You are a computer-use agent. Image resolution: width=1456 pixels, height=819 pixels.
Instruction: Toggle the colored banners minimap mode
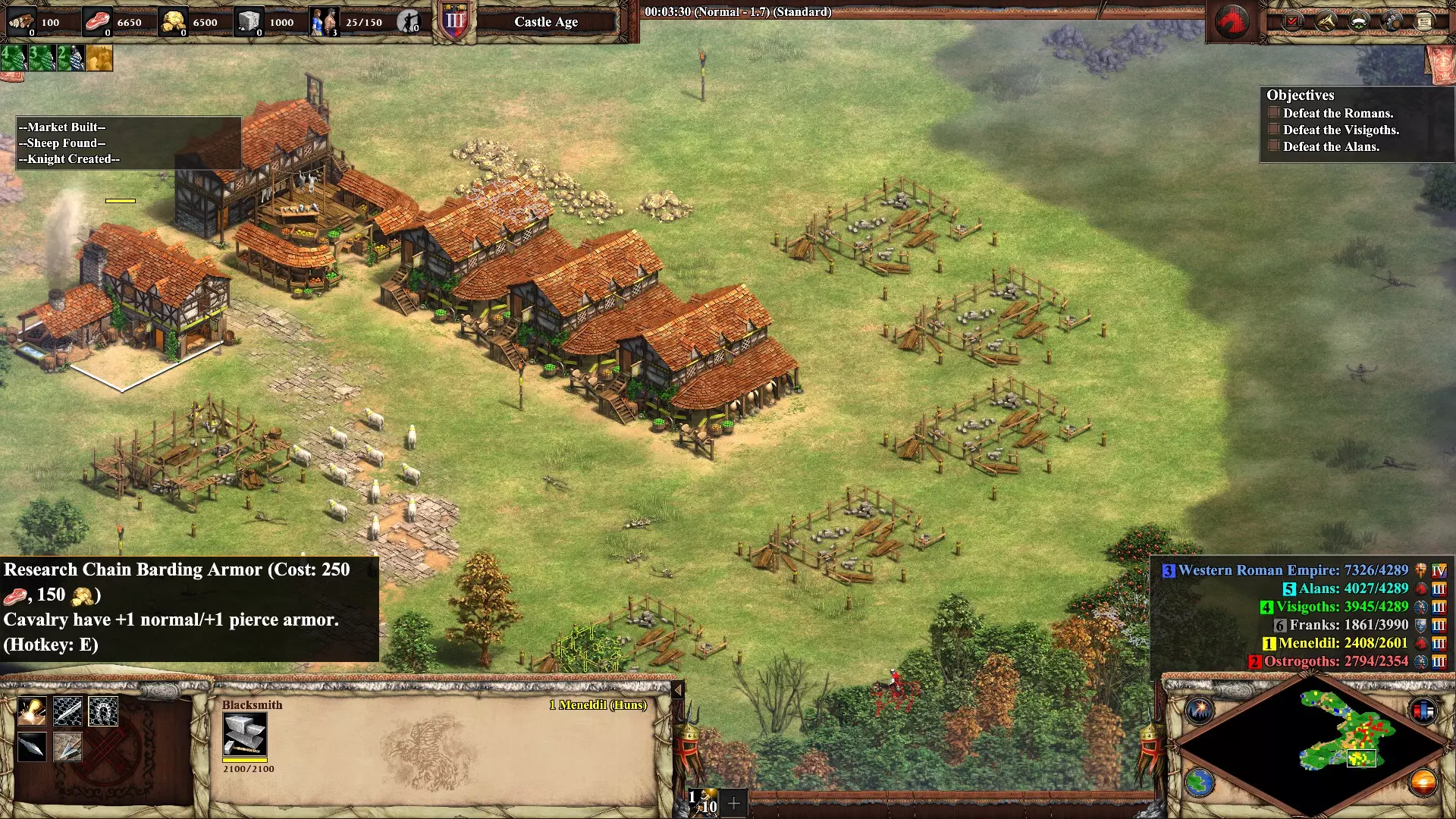click(1423, 711)
